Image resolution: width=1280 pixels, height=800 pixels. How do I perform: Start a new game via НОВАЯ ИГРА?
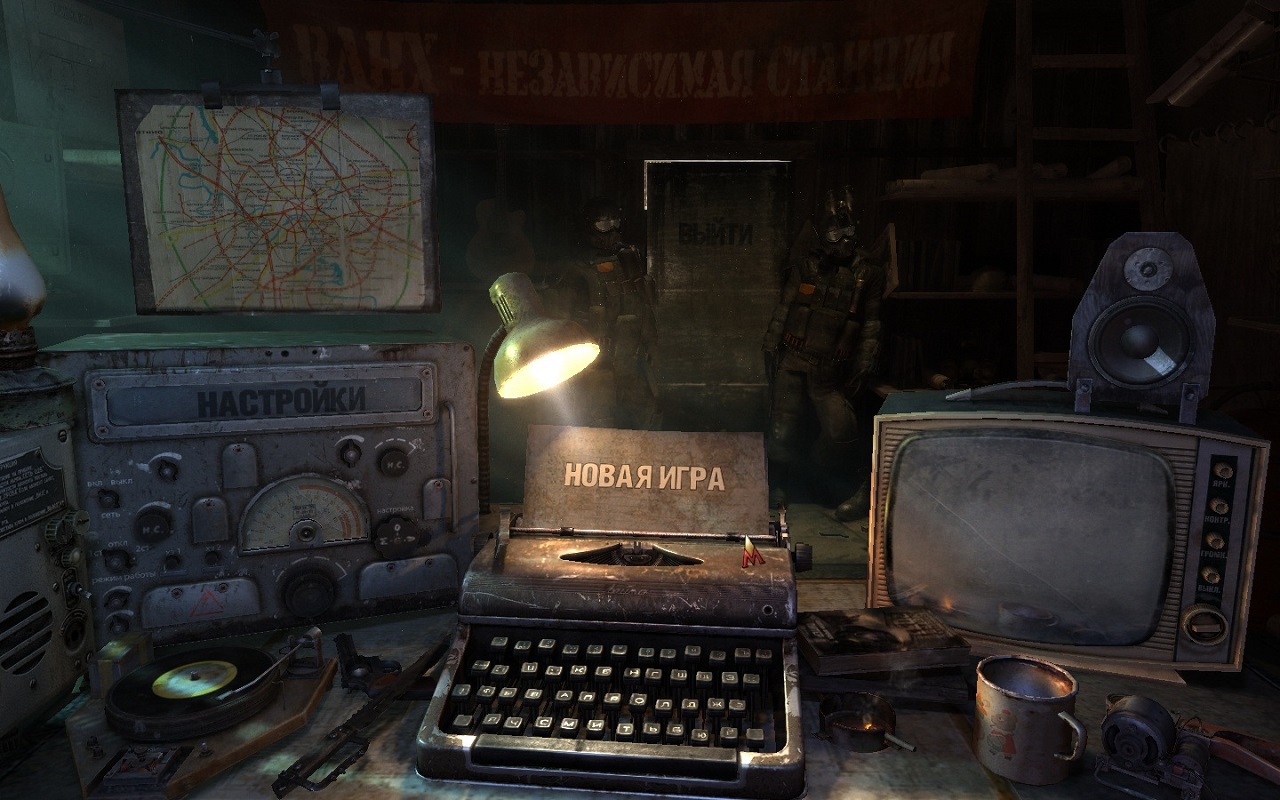[x=644, y=476]
